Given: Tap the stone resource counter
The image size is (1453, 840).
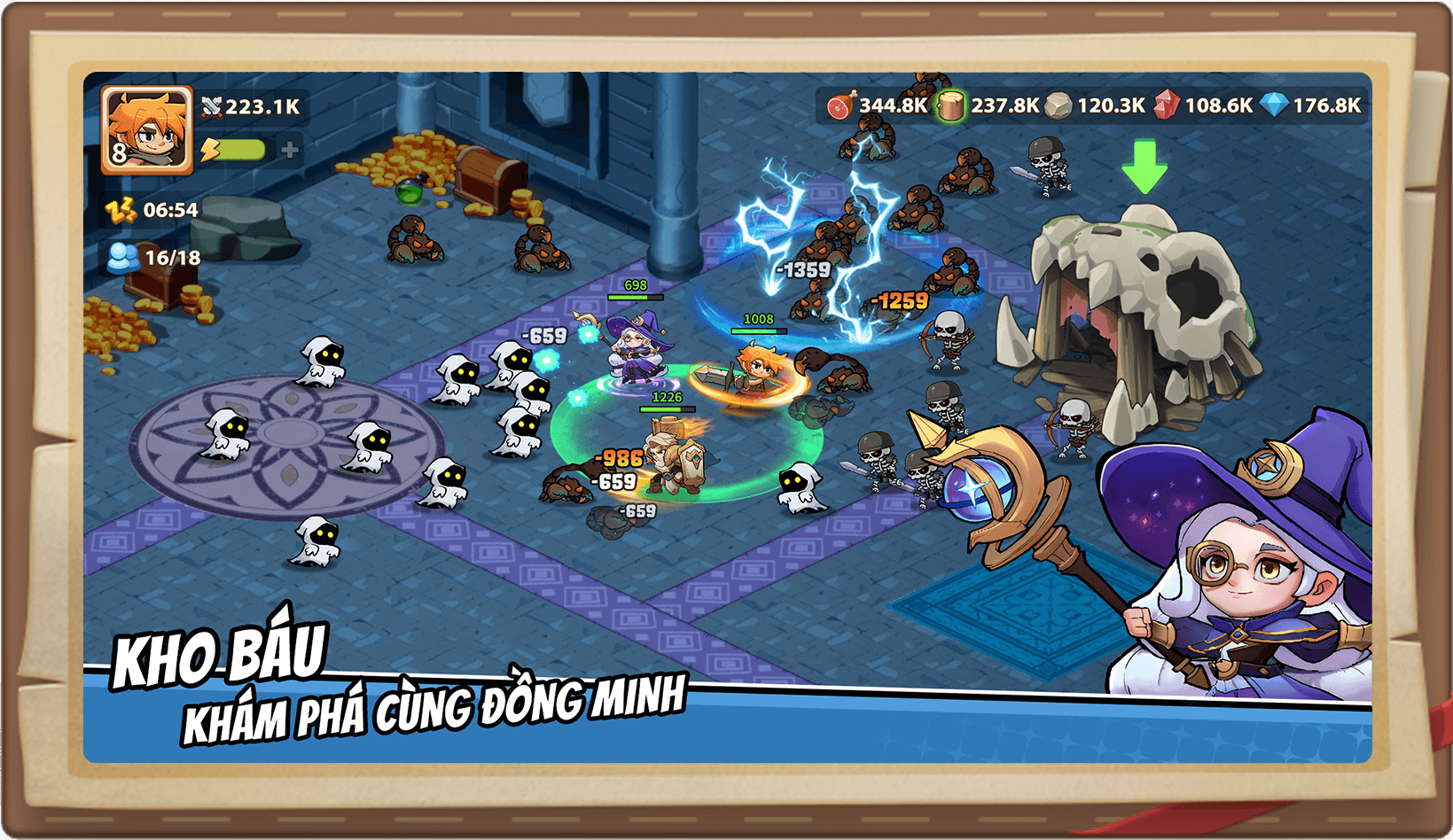Looking at the screenshot, I should coord(1096,105).
